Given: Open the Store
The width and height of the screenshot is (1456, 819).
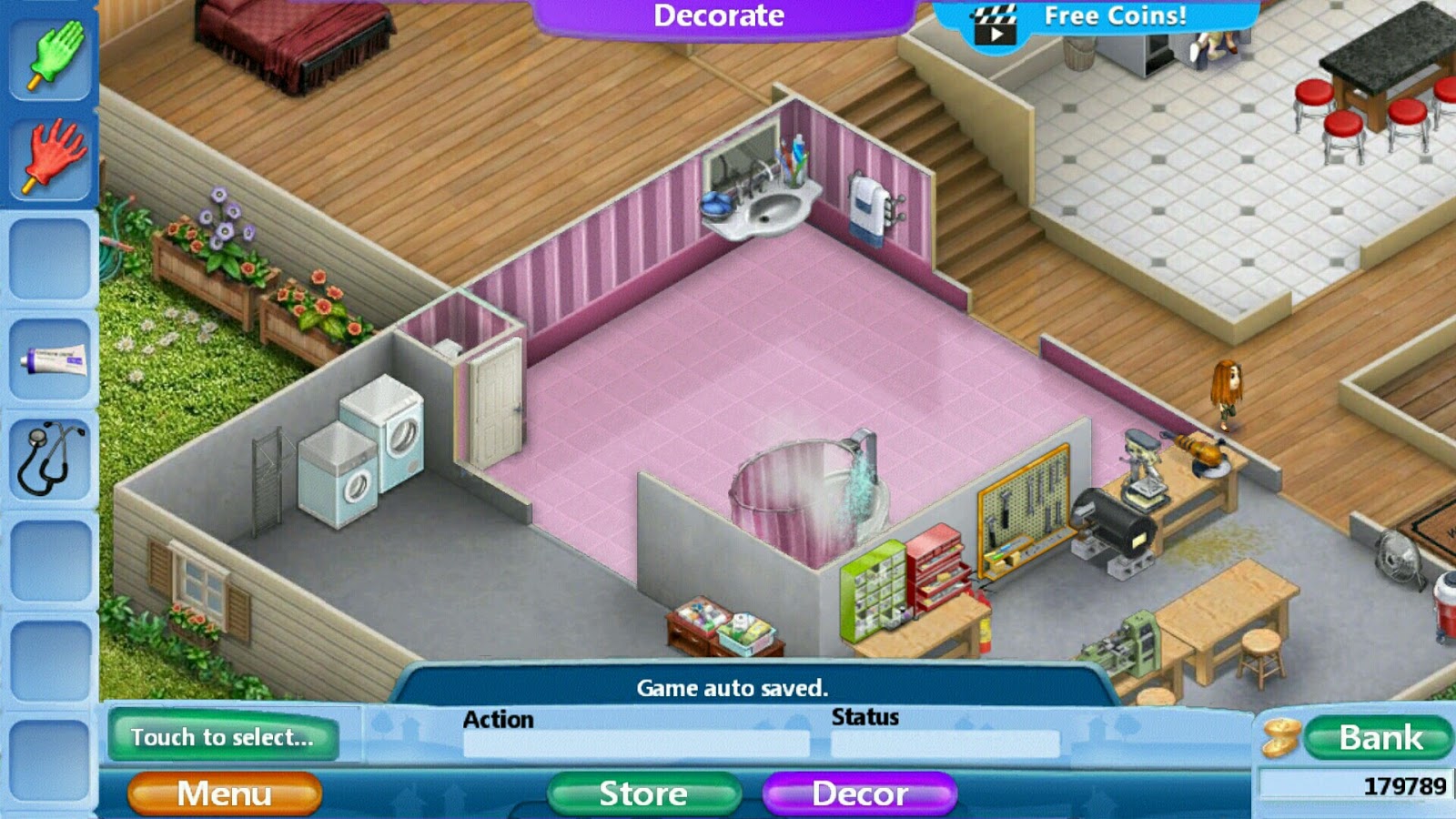Looking at the screenshot, I should point(642,793).
